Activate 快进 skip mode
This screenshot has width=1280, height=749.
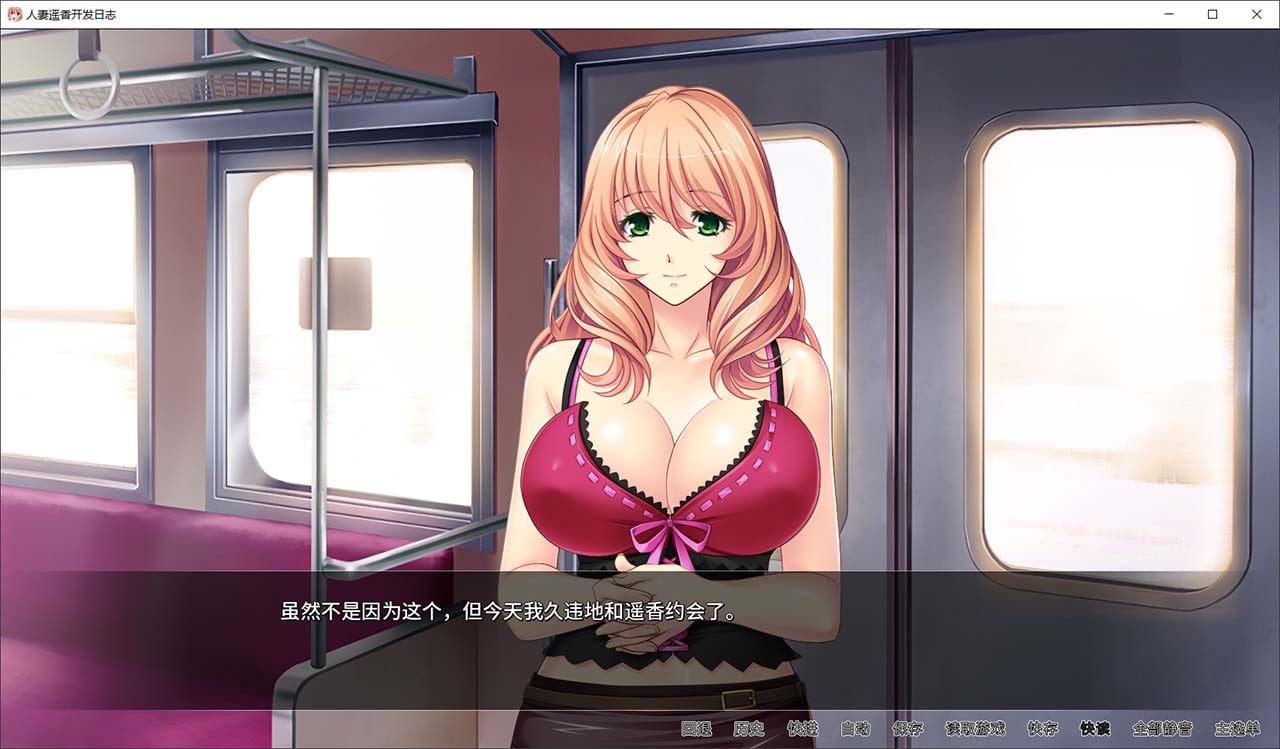pyautogui.click(x=802, y=729)
